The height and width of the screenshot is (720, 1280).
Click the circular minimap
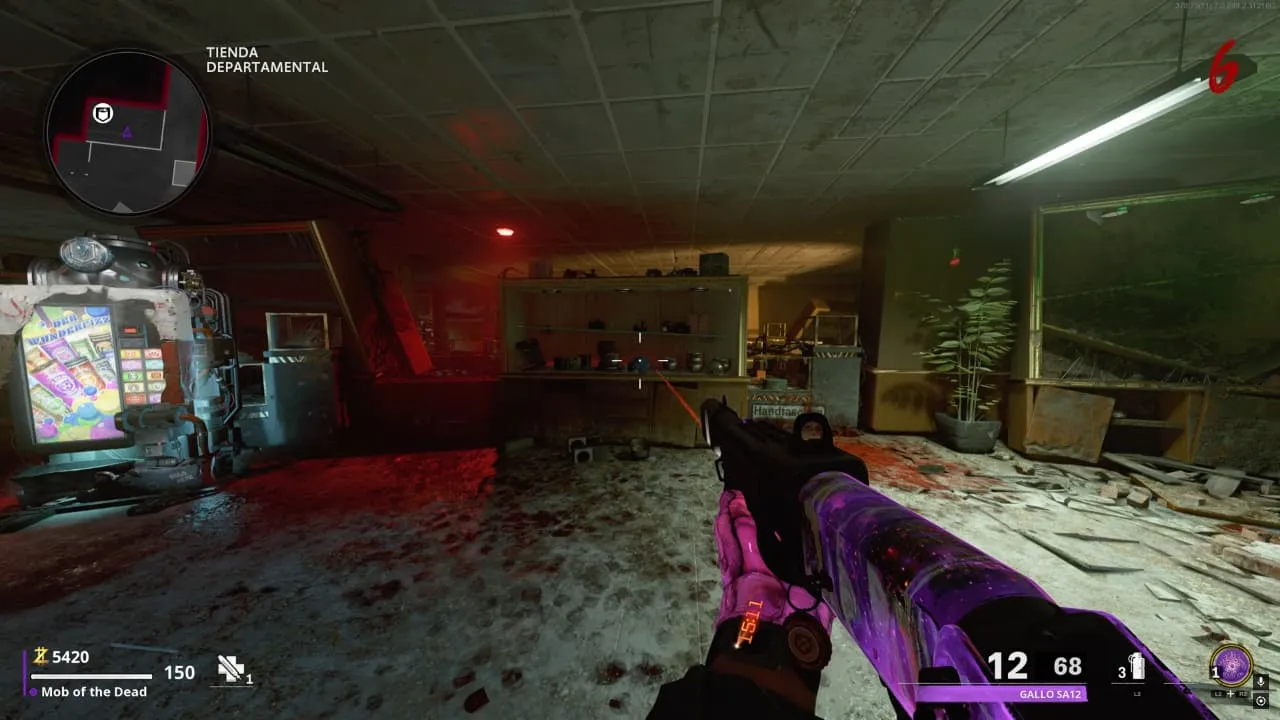(127, 132)
